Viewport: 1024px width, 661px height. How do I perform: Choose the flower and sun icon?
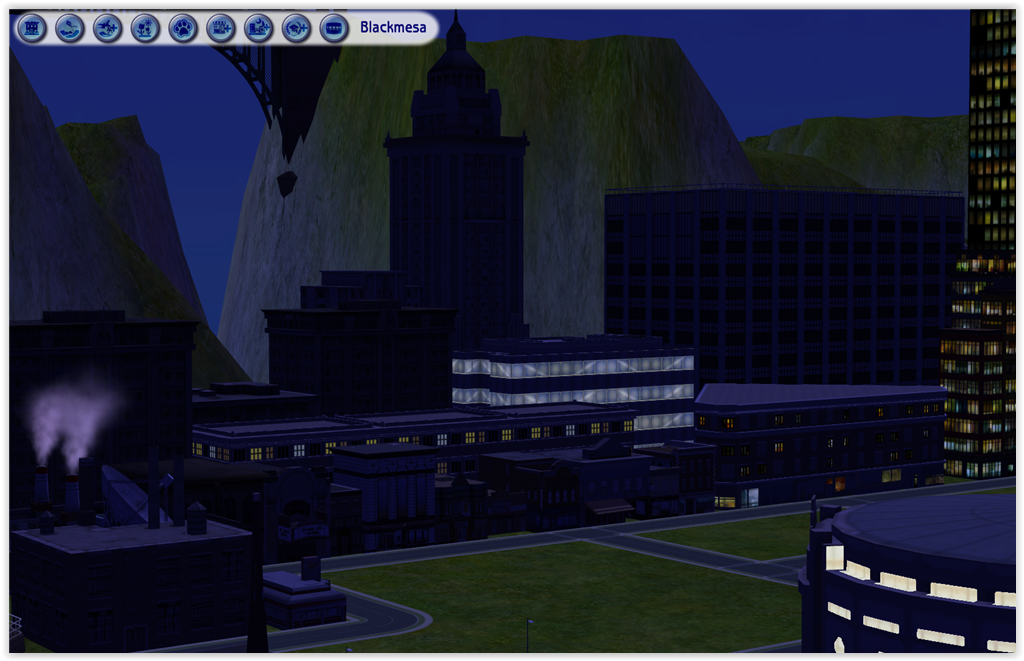145,28
